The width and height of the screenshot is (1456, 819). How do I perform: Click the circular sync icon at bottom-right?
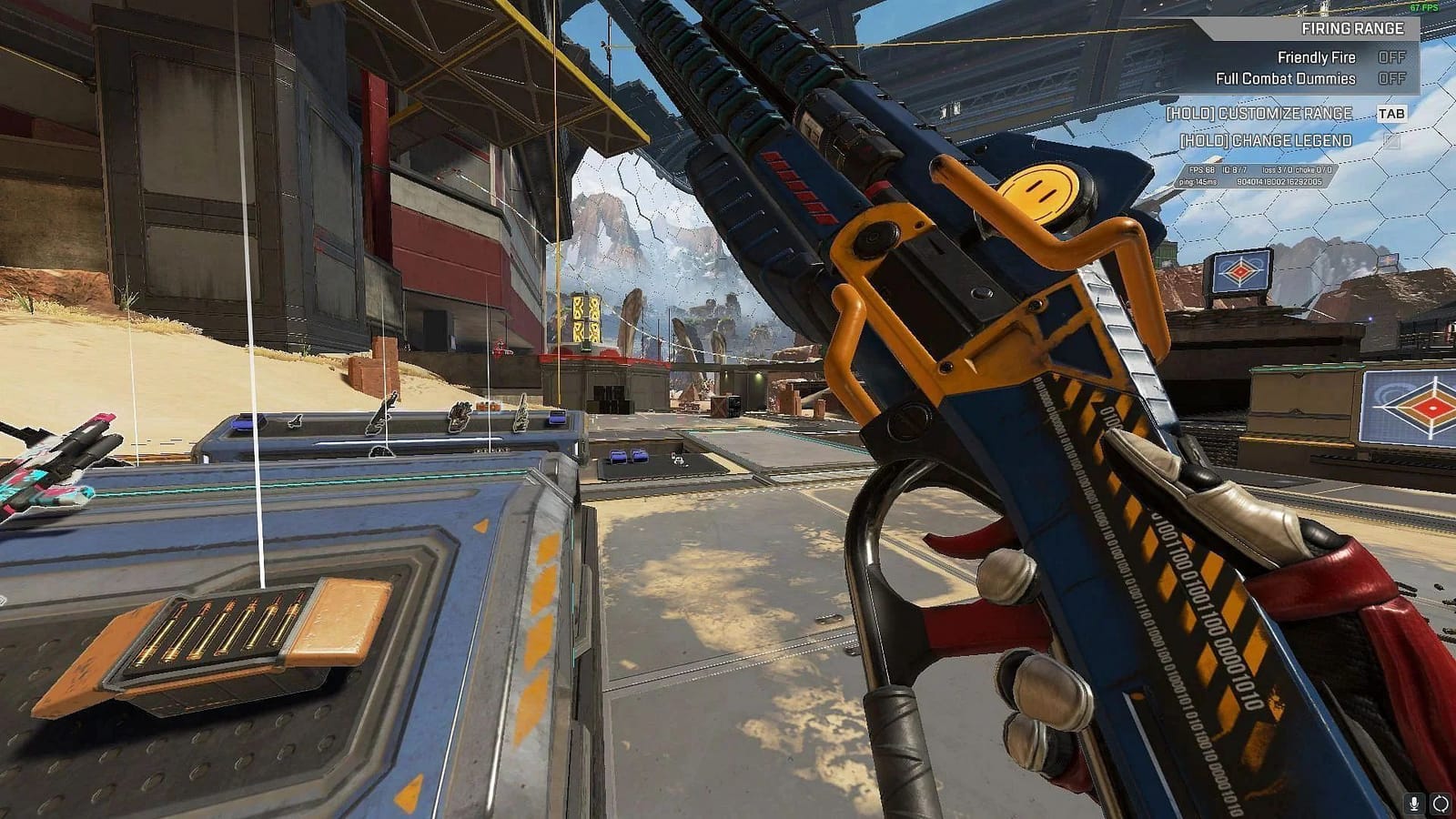pyautogui.click(x=1441, y=804)
